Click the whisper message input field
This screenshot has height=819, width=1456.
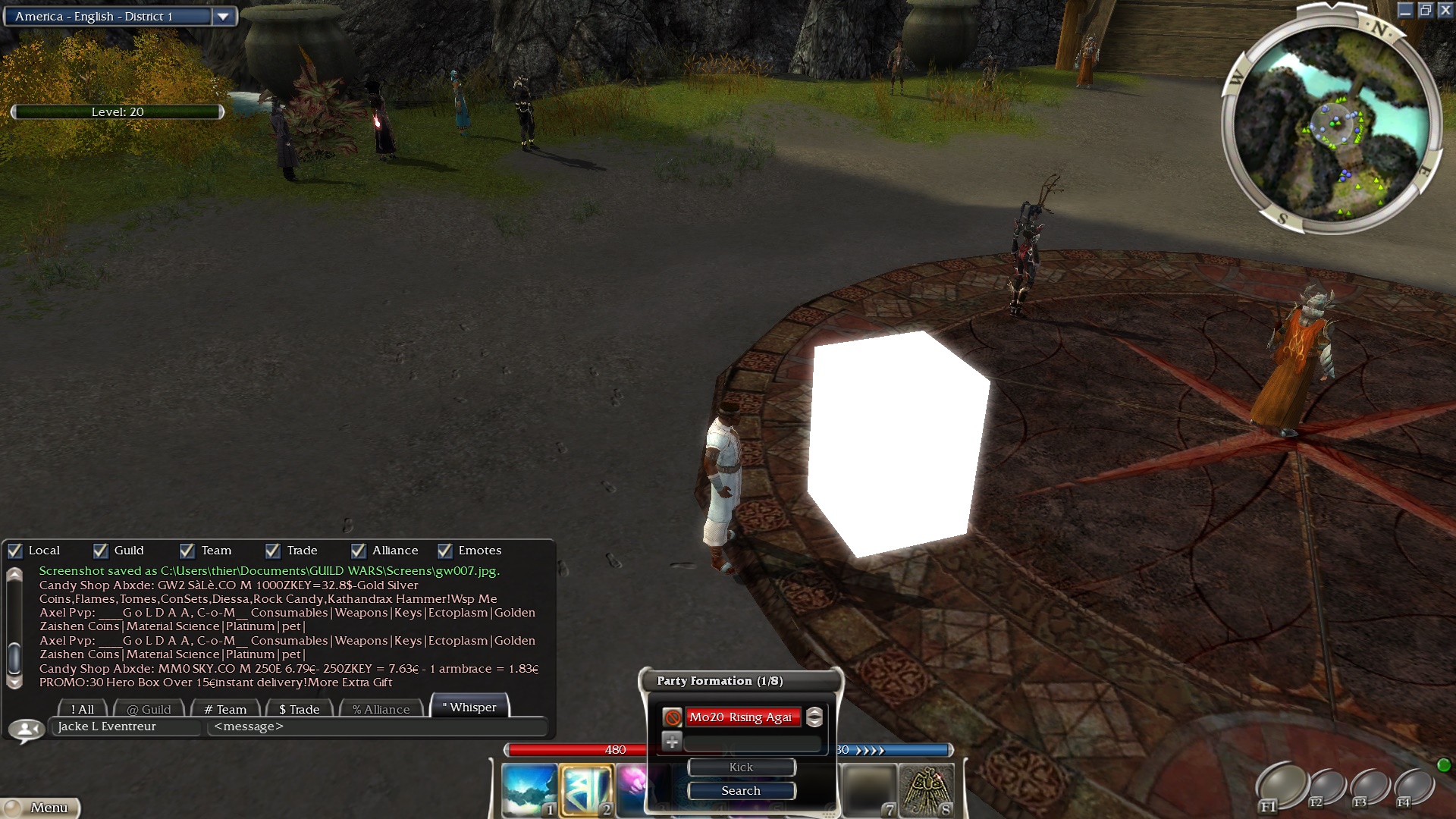pyautogui.click(x=377, y=726)
